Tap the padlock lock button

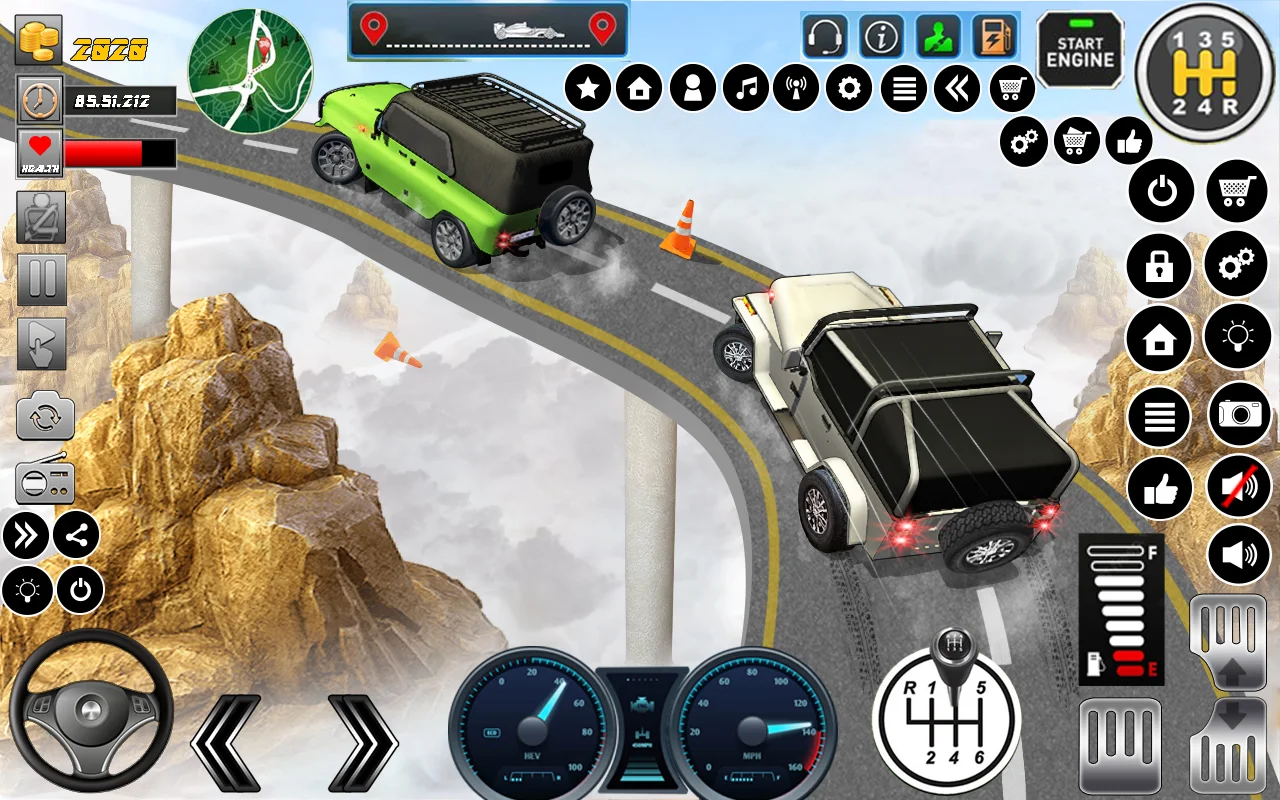[1159, 265]
